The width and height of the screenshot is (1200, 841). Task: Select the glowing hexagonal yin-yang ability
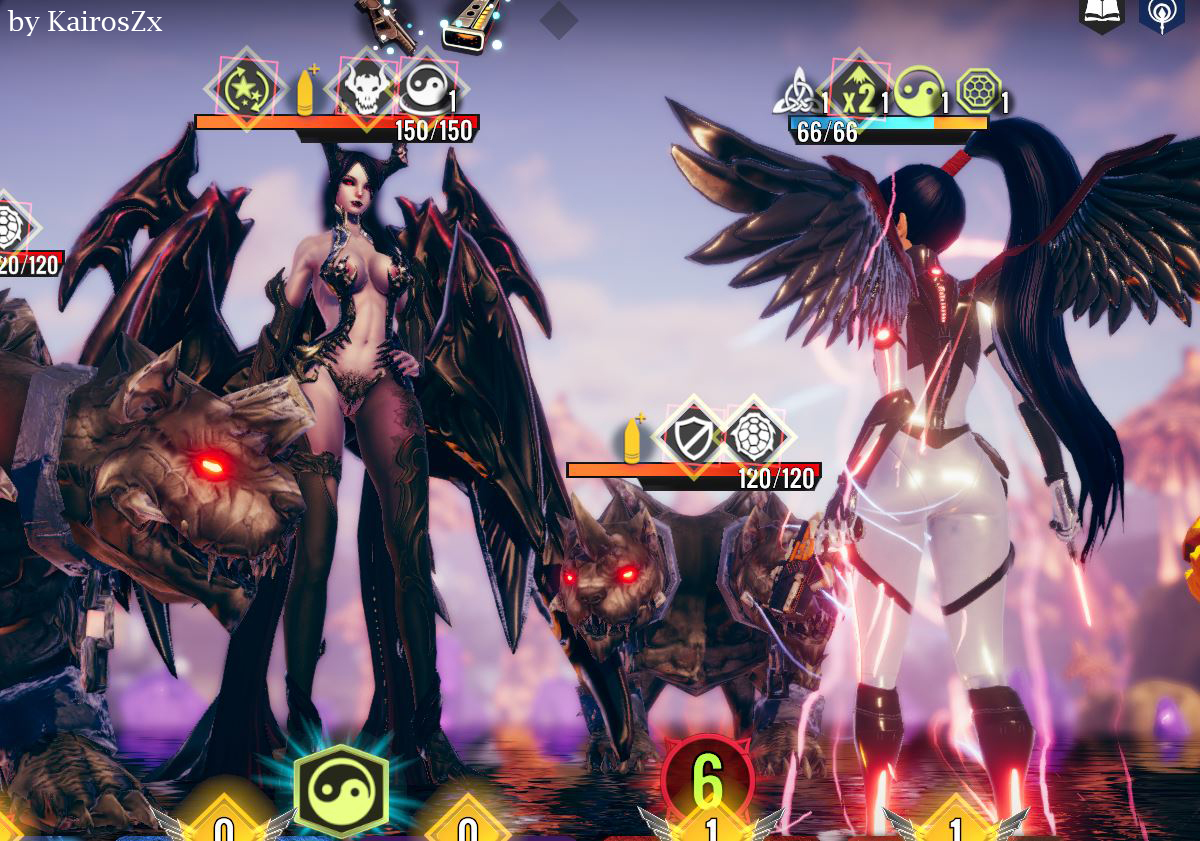(x=341, y=791)
